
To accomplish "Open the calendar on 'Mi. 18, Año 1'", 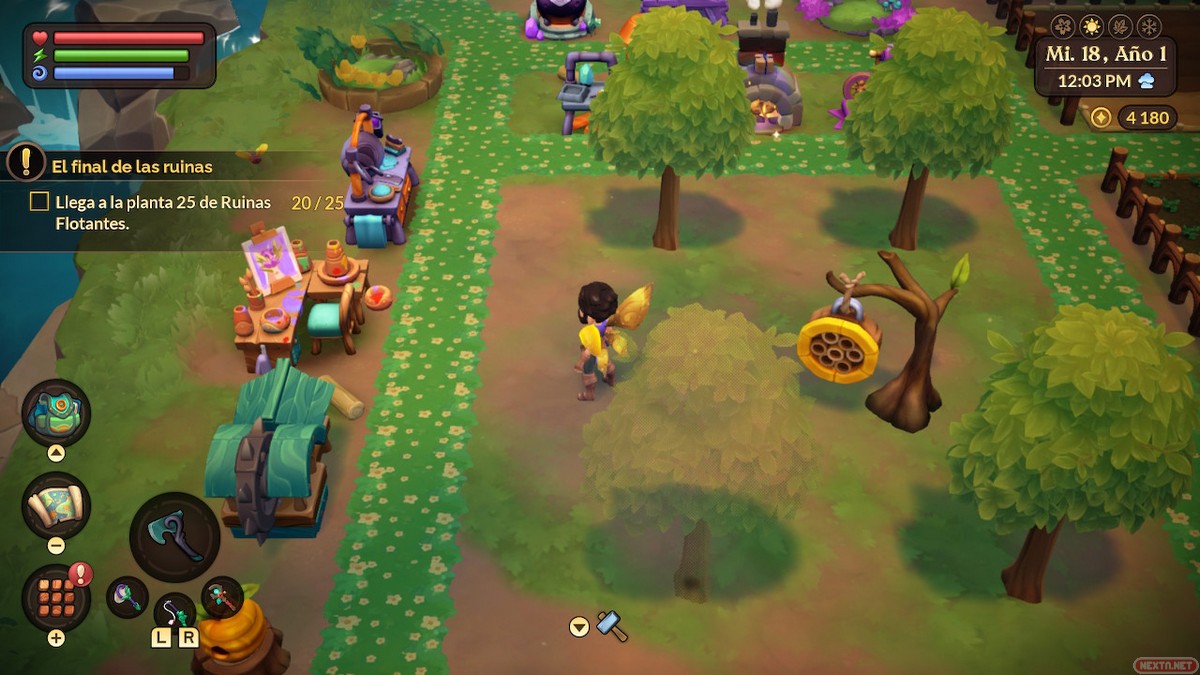I will click(x=1104, y=54).
